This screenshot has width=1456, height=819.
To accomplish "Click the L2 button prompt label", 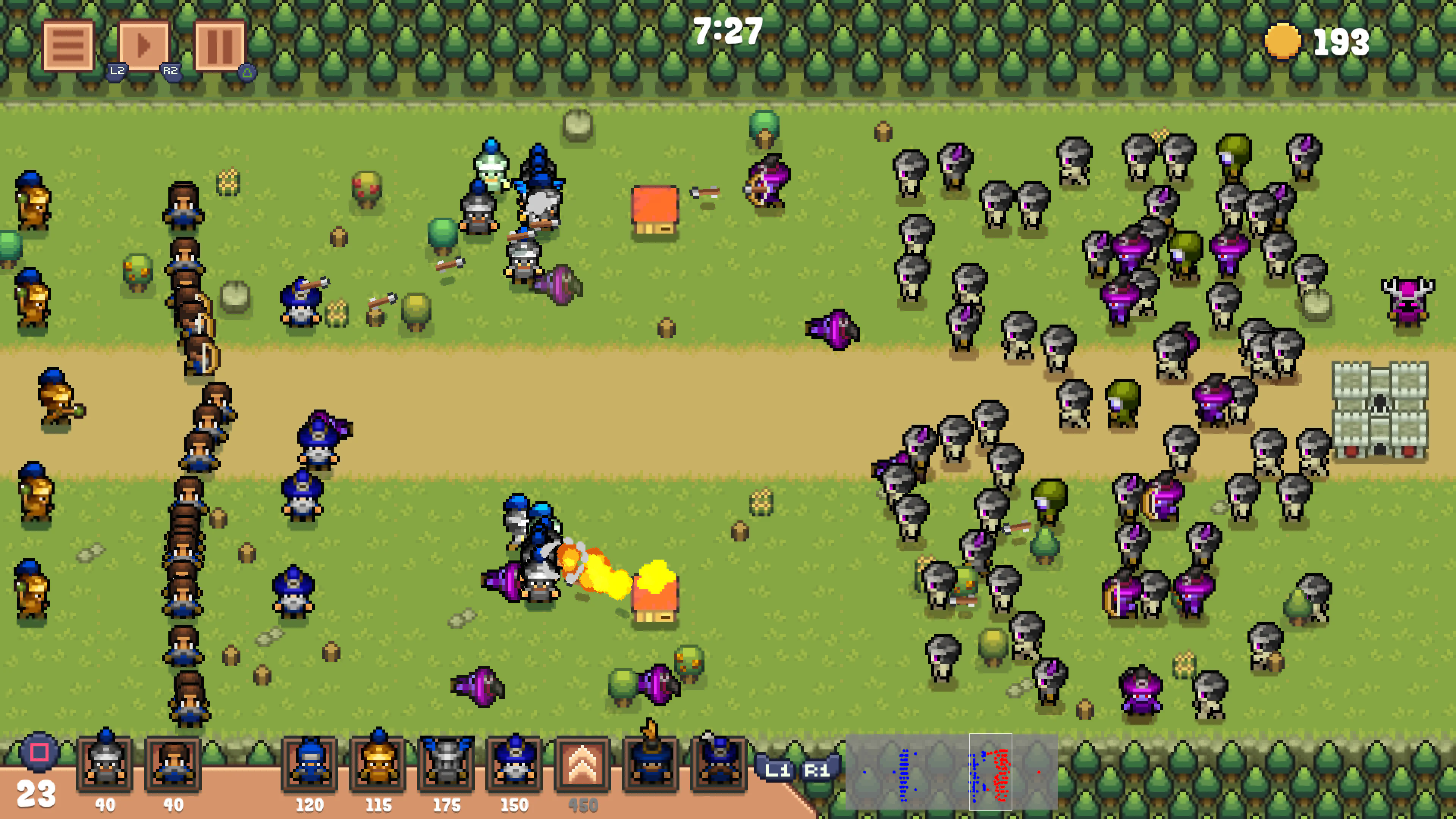I will 117,72.
